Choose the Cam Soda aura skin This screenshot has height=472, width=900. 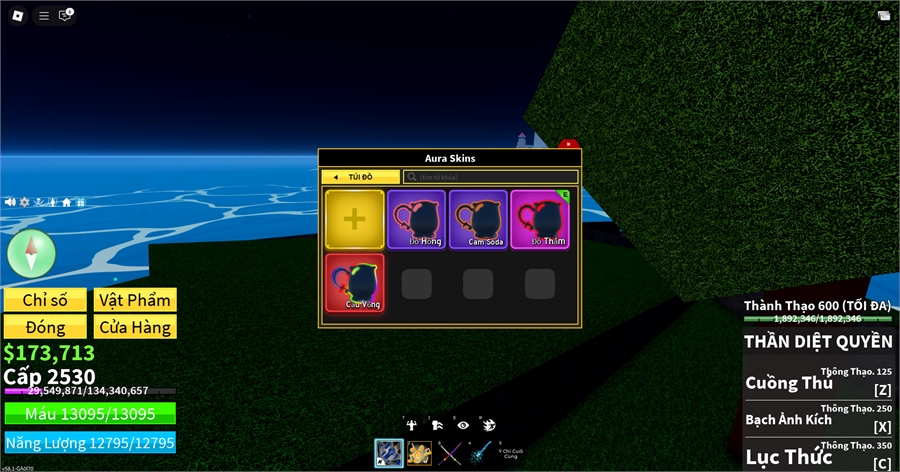point(478,219)
